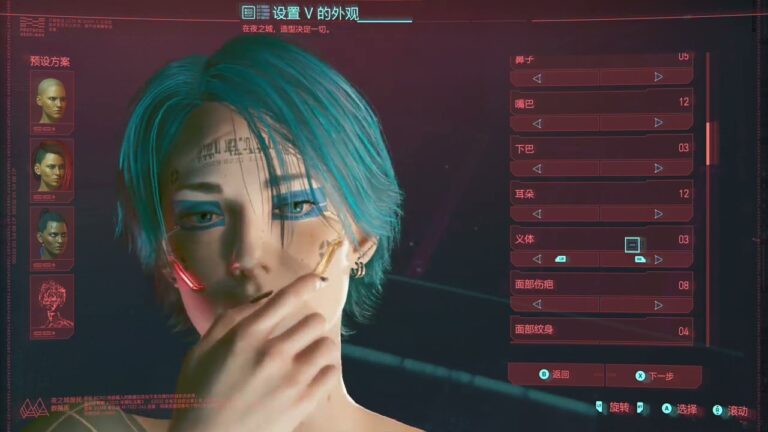Advance 下巴 option with right arrow

tap(658, 168)
